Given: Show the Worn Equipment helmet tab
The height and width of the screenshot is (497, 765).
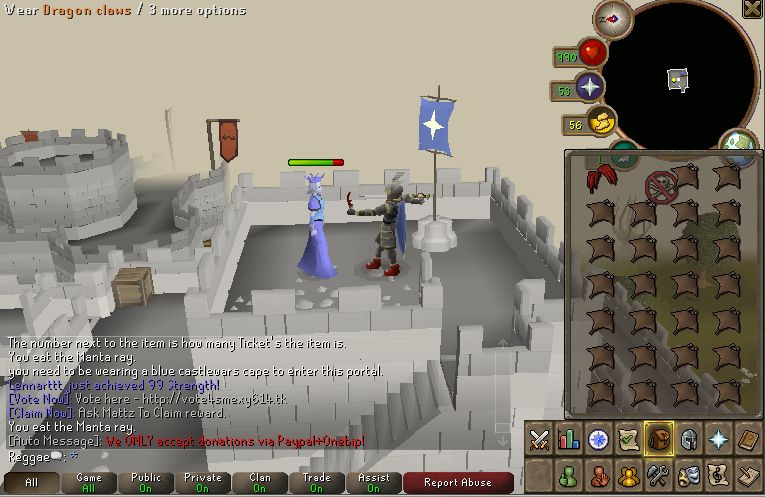Looking at the screenshot, I should point(688,438).
